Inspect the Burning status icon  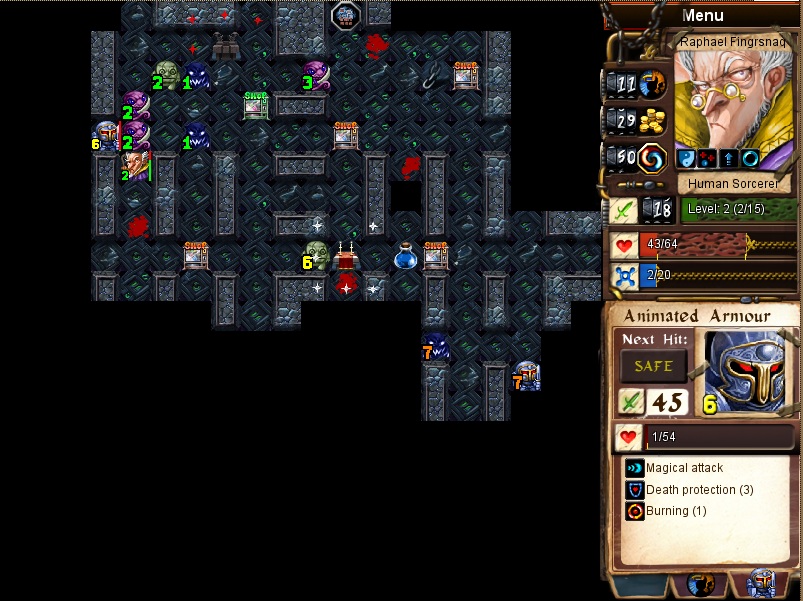[x=634, y=511]
